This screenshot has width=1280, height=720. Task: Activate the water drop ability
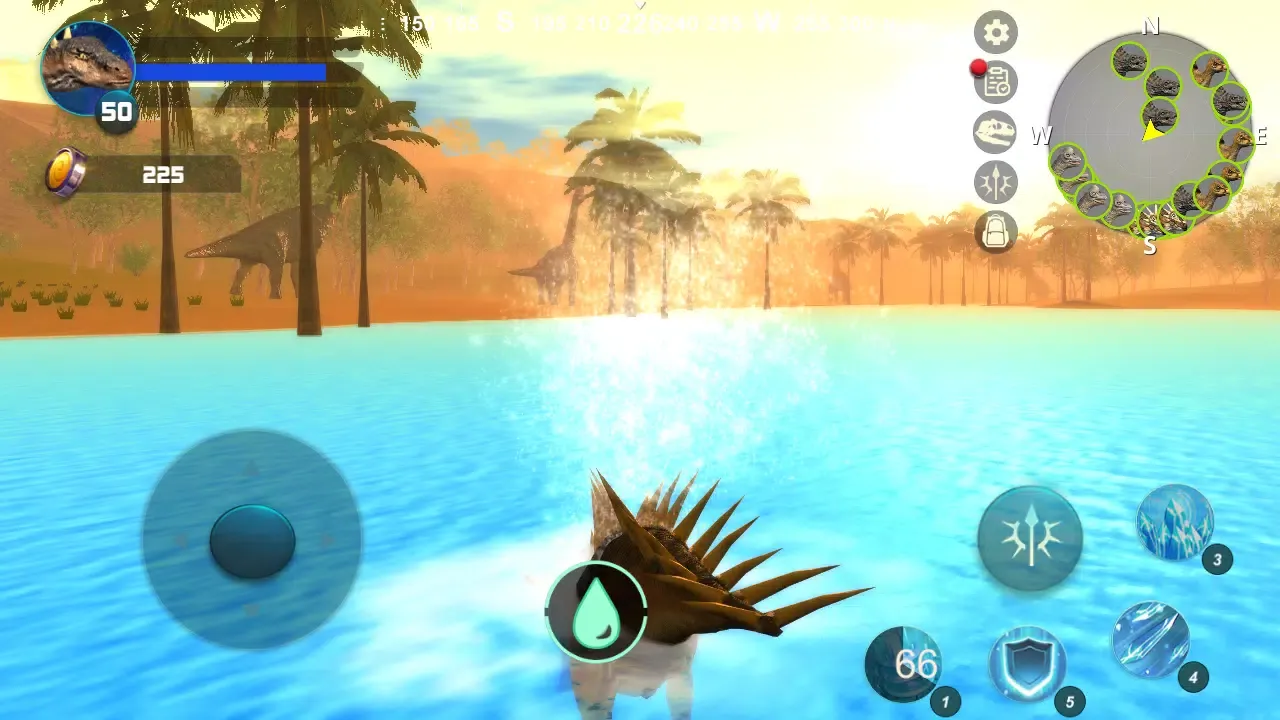(595, 610)
